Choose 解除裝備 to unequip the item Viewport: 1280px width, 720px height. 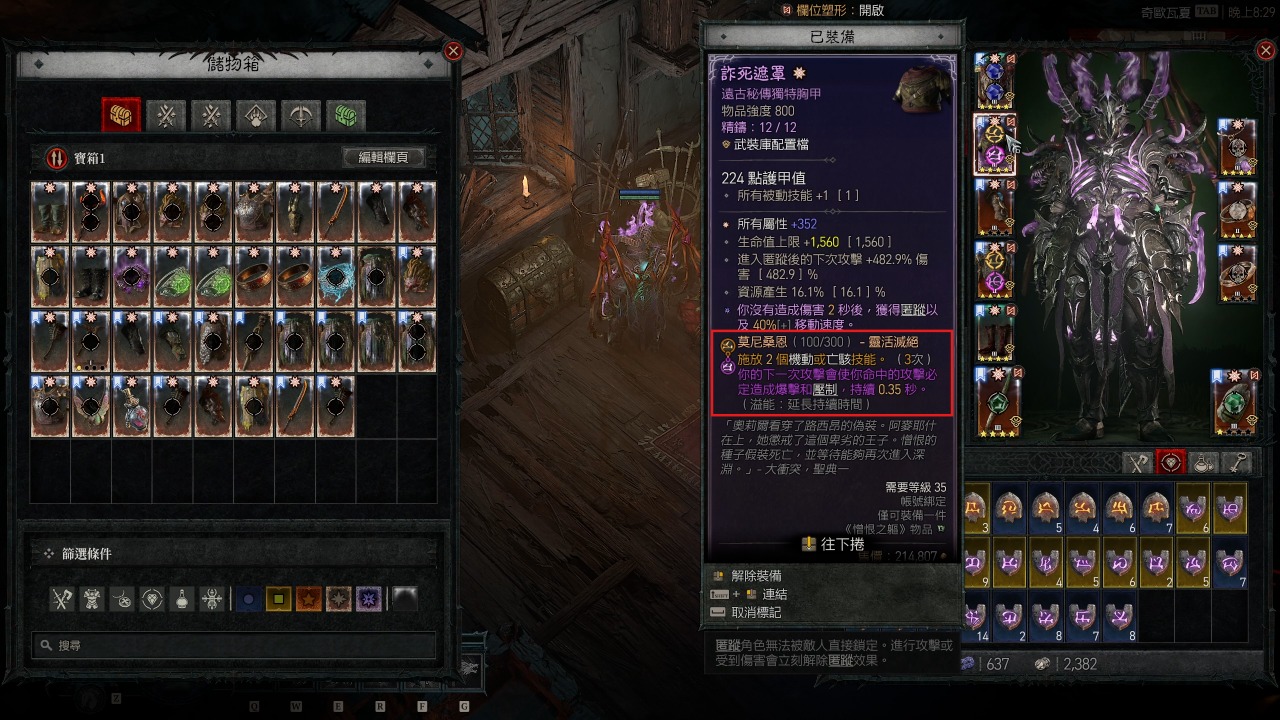tap(756, 576)
